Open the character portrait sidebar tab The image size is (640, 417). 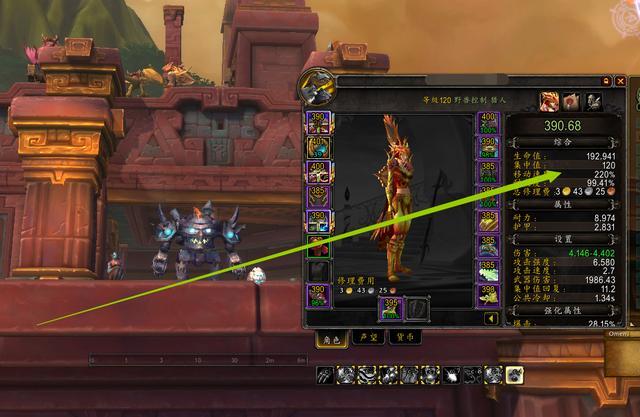click(551, 100)
